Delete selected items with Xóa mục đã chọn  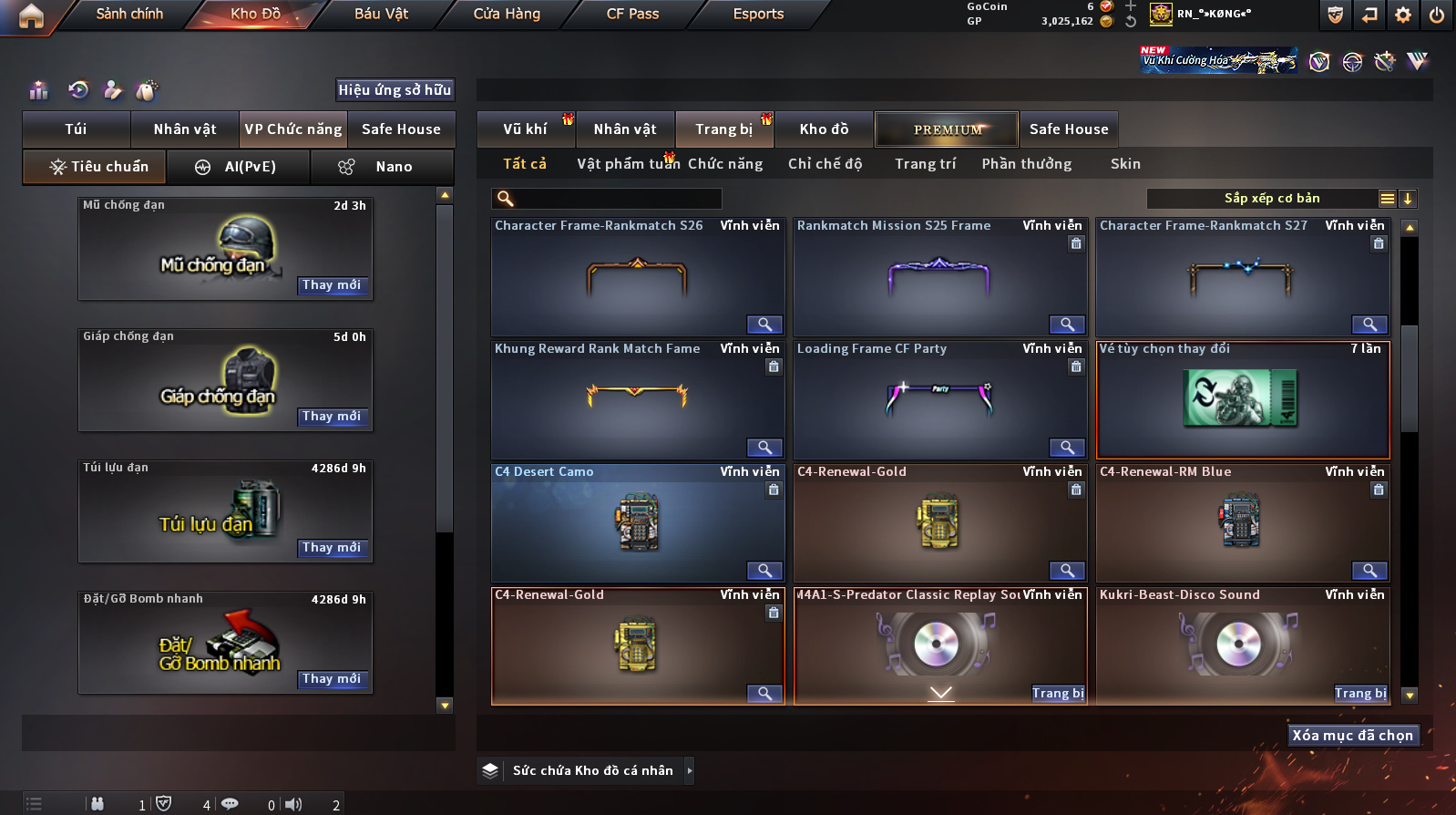point(1353,736)
